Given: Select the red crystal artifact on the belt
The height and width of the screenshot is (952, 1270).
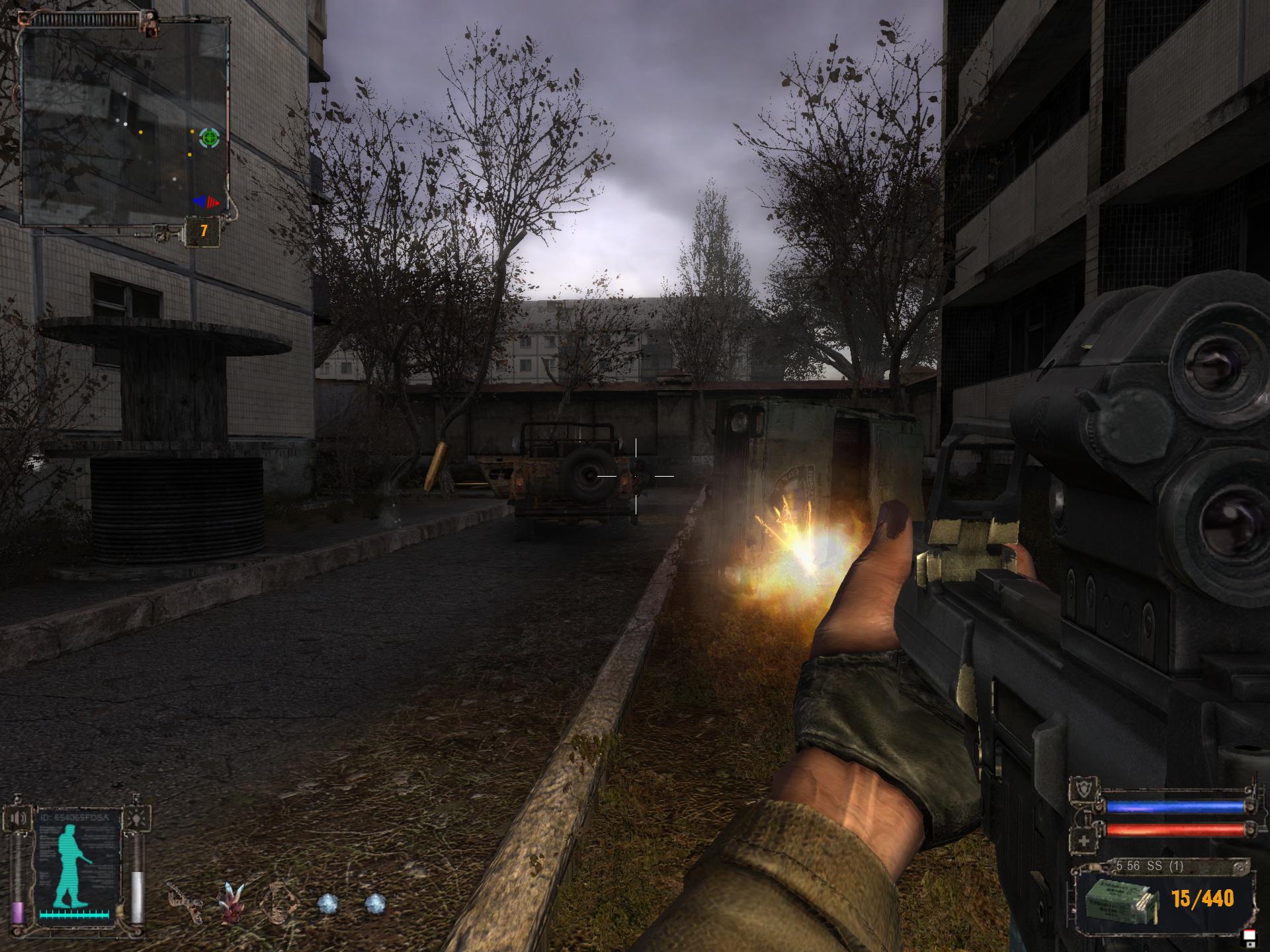Looking at the screenshot, I should [230, 902].
